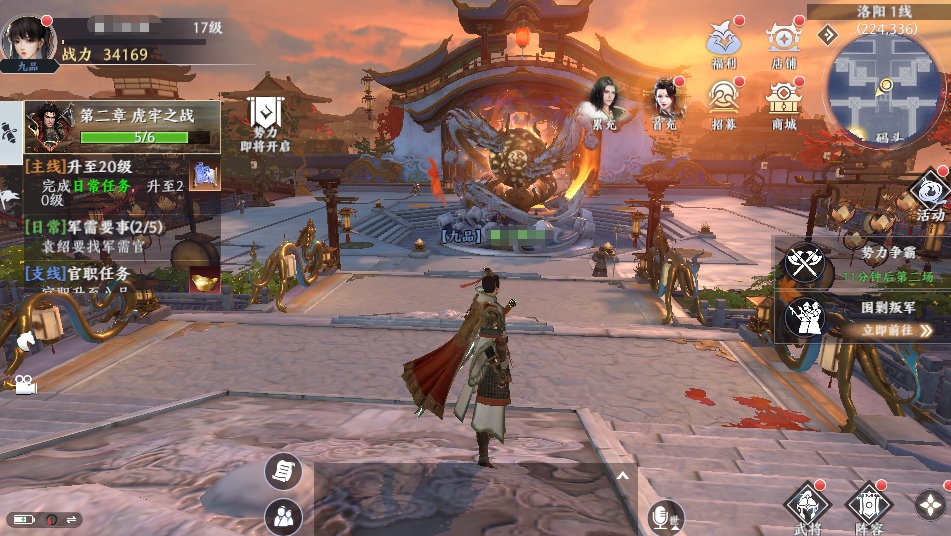The width and height of the screenshot is (951, 536).
Task: Open the 阵容 lineup menu
Action: 868,506
